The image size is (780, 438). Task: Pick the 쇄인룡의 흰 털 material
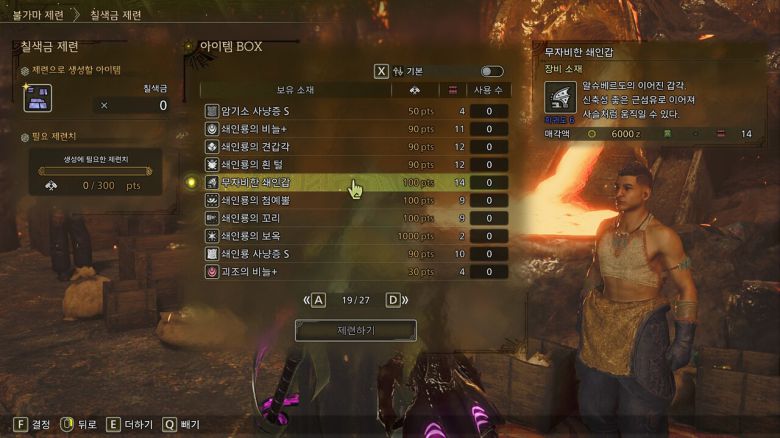pyautogui.click(x=300, y=165)
